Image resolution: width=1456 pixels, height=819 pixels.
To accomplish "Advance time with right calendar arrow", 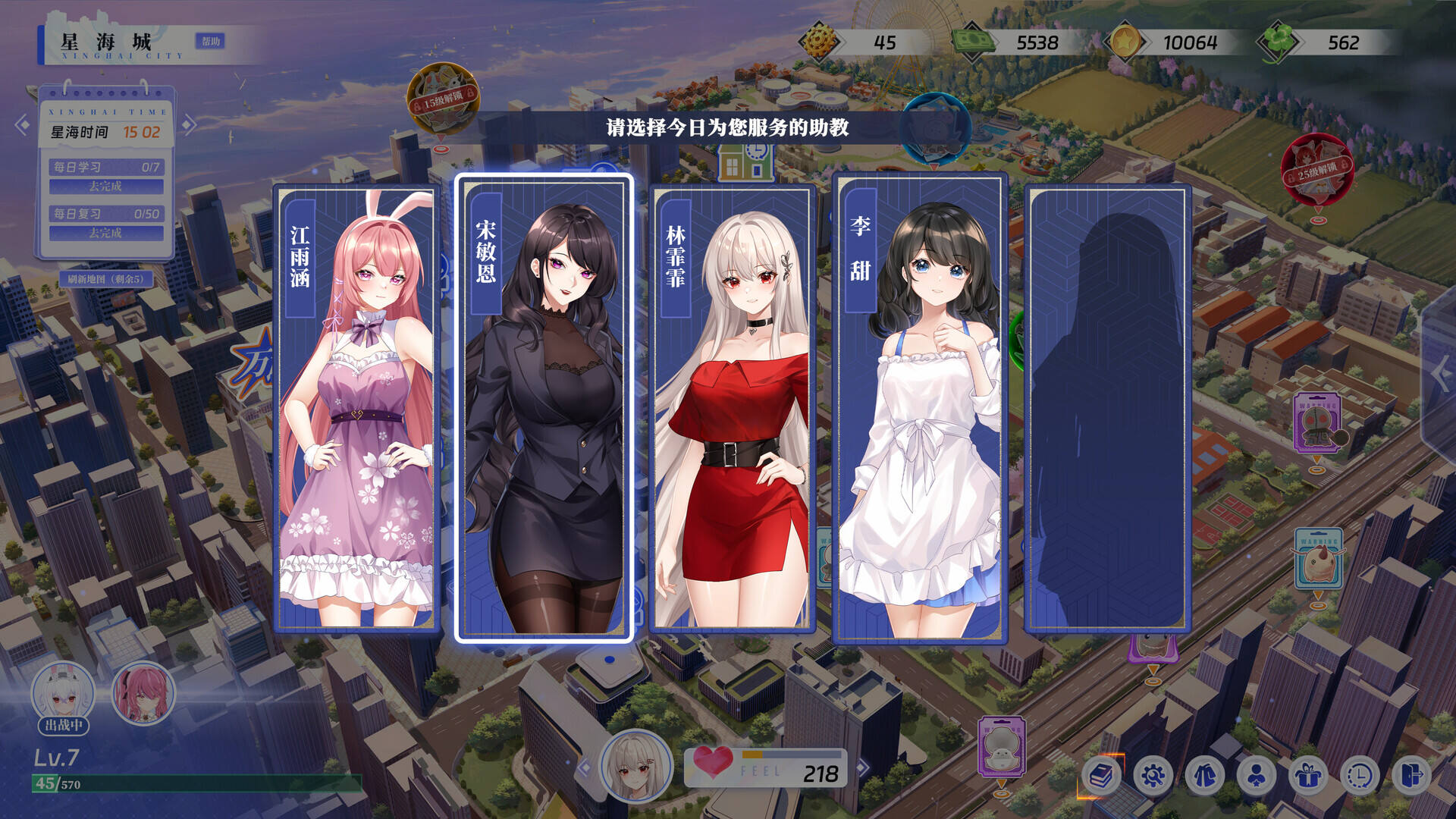I will pos(189,124).
